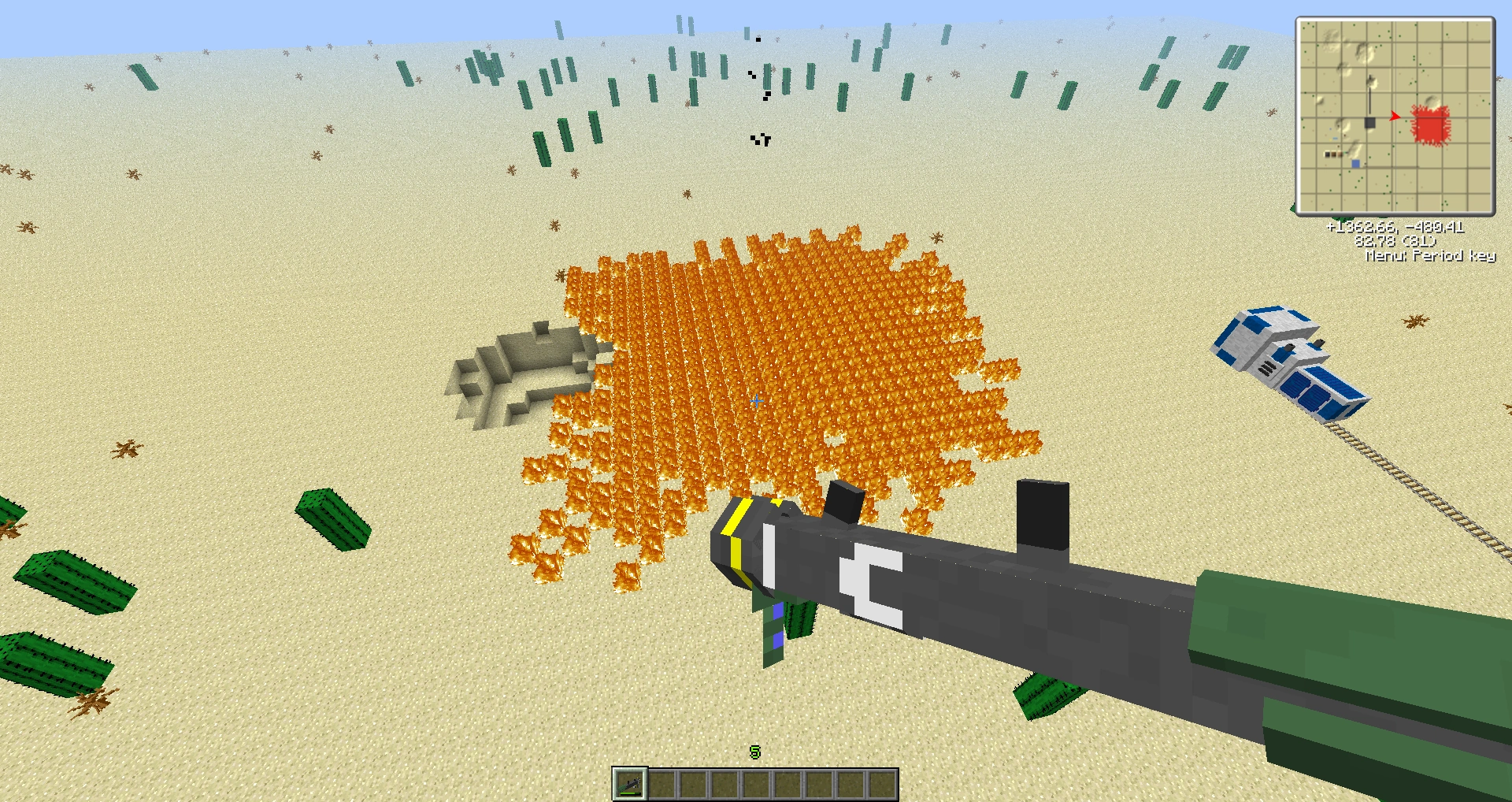
Task: Click the blue square marker on the minimap
Action: [1355, 164]
